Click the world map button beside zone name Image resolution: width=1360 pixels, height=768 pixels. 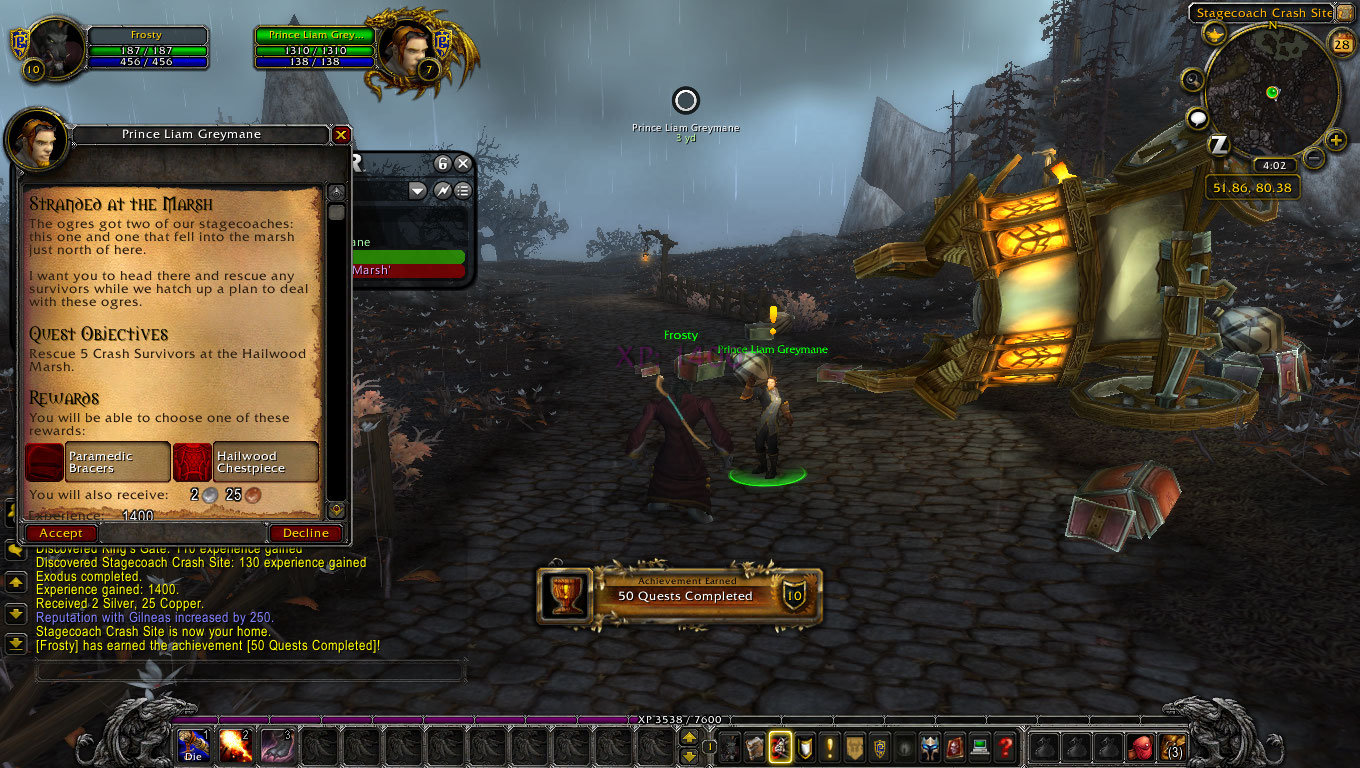[1343, 13]
